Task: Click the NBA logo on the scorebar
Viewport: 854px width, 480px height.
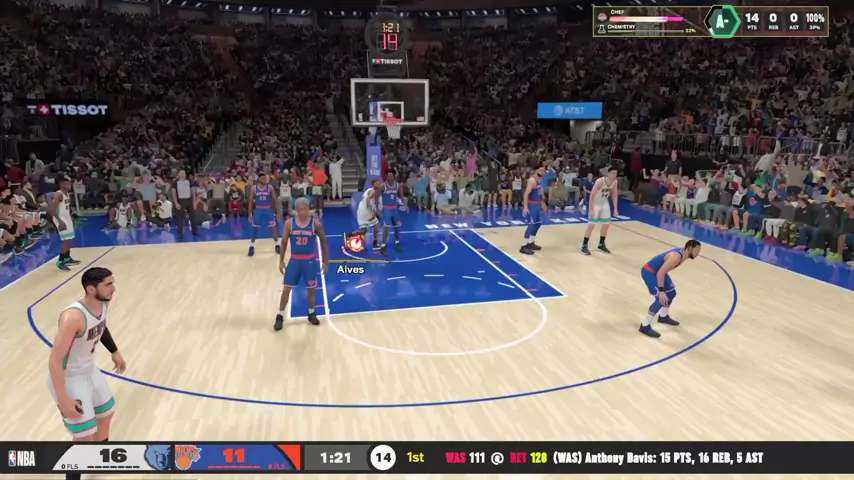Action: pyautogui.click(x=21, y=458)
